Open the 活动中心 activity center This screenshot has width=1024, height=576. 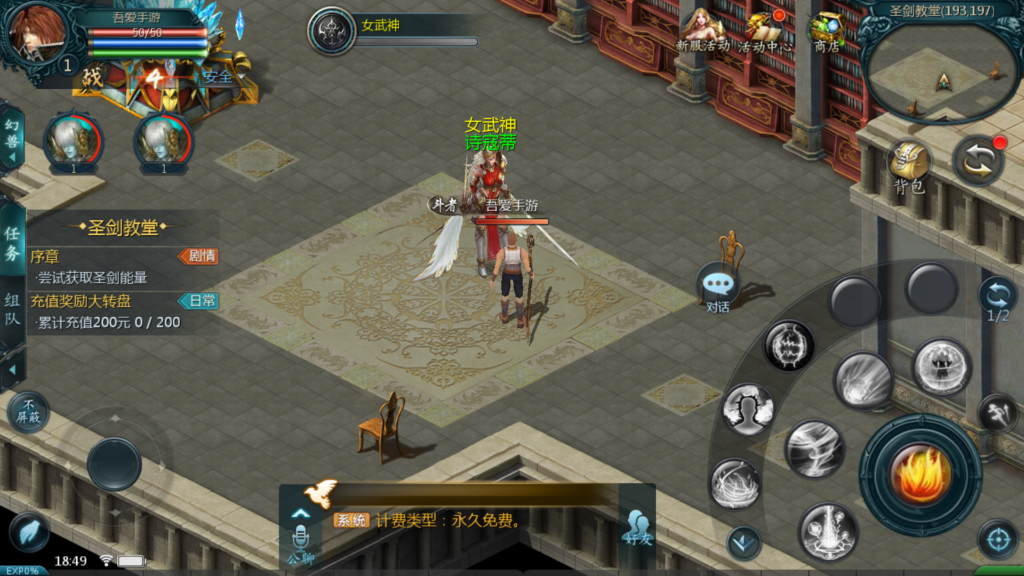tap(765, 31)
